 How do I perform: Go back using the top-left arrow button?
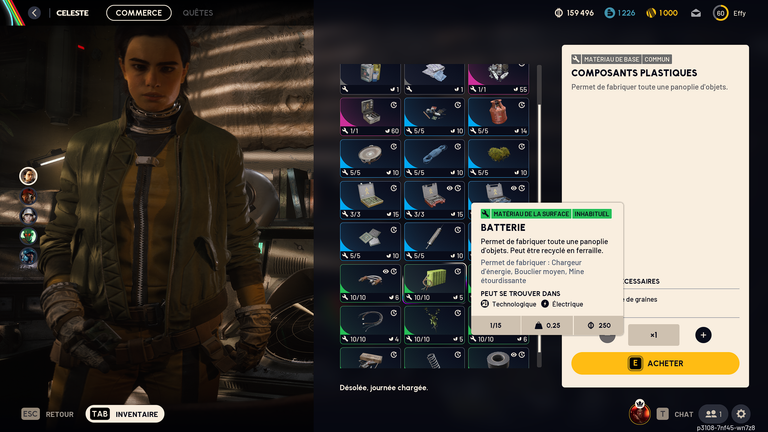coord(34,13)
